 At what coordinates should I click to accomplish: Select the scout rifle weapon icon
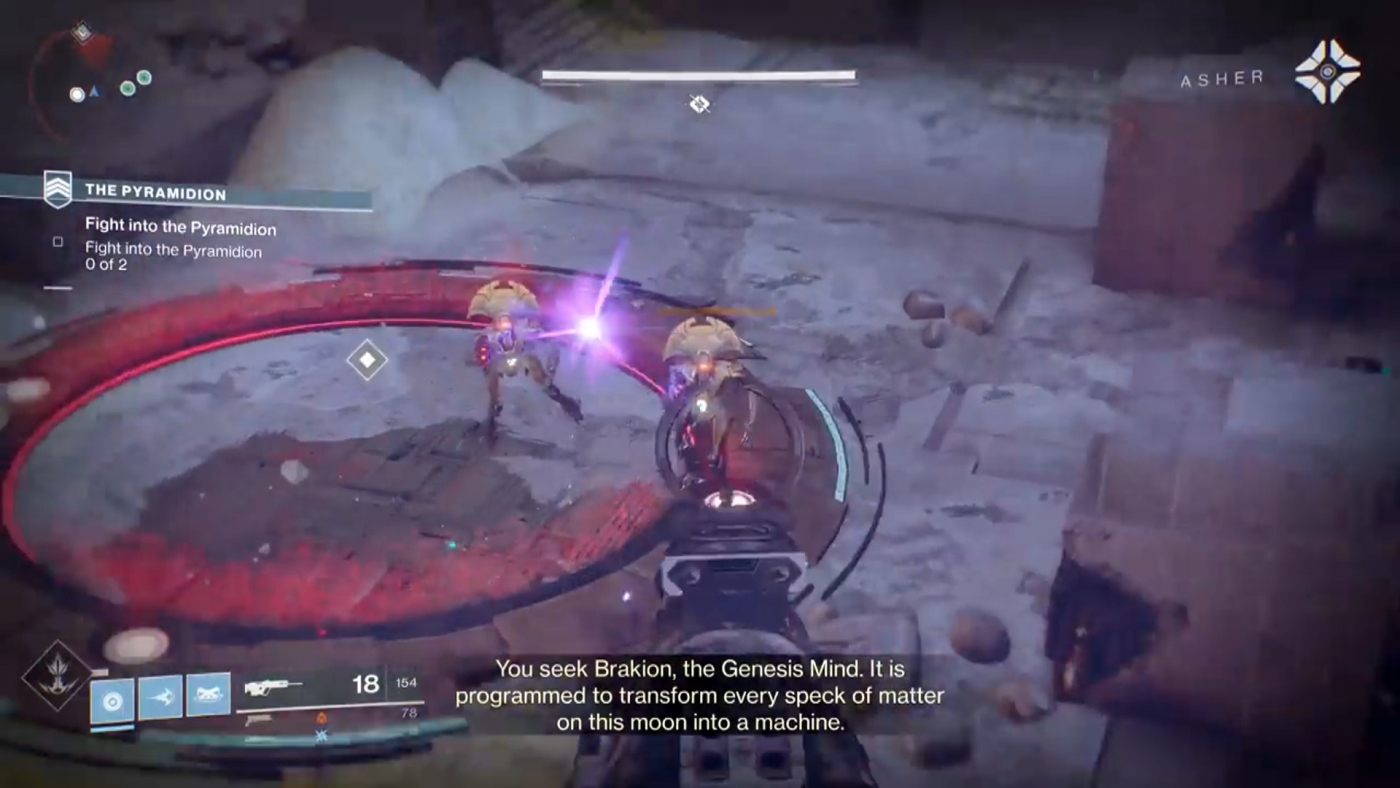pos(274,687)
